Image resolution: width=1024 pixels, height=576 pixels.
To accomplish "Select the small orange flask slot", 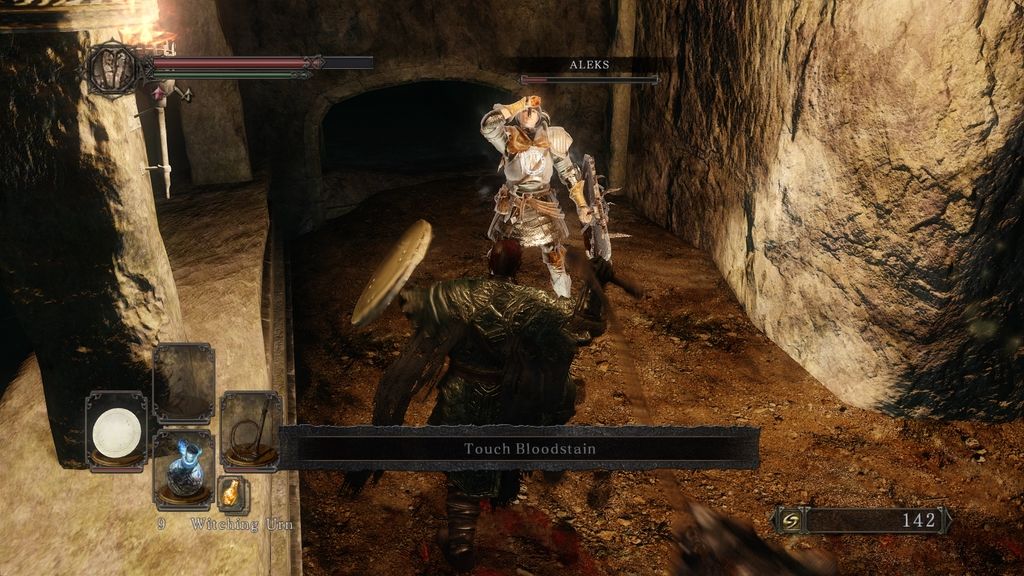I will (232, 493).
